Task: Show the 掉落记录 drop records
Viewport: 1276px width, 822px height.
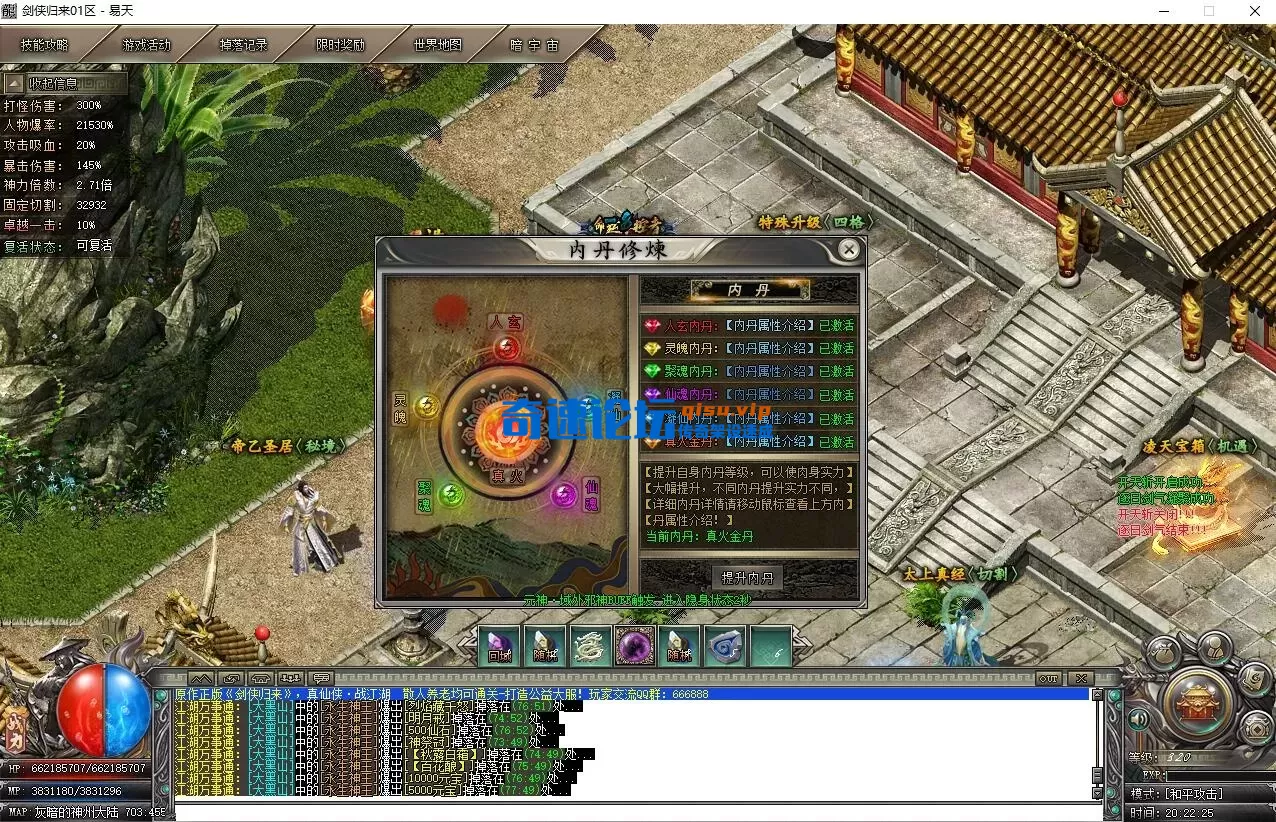Action: tap(244, 45)
